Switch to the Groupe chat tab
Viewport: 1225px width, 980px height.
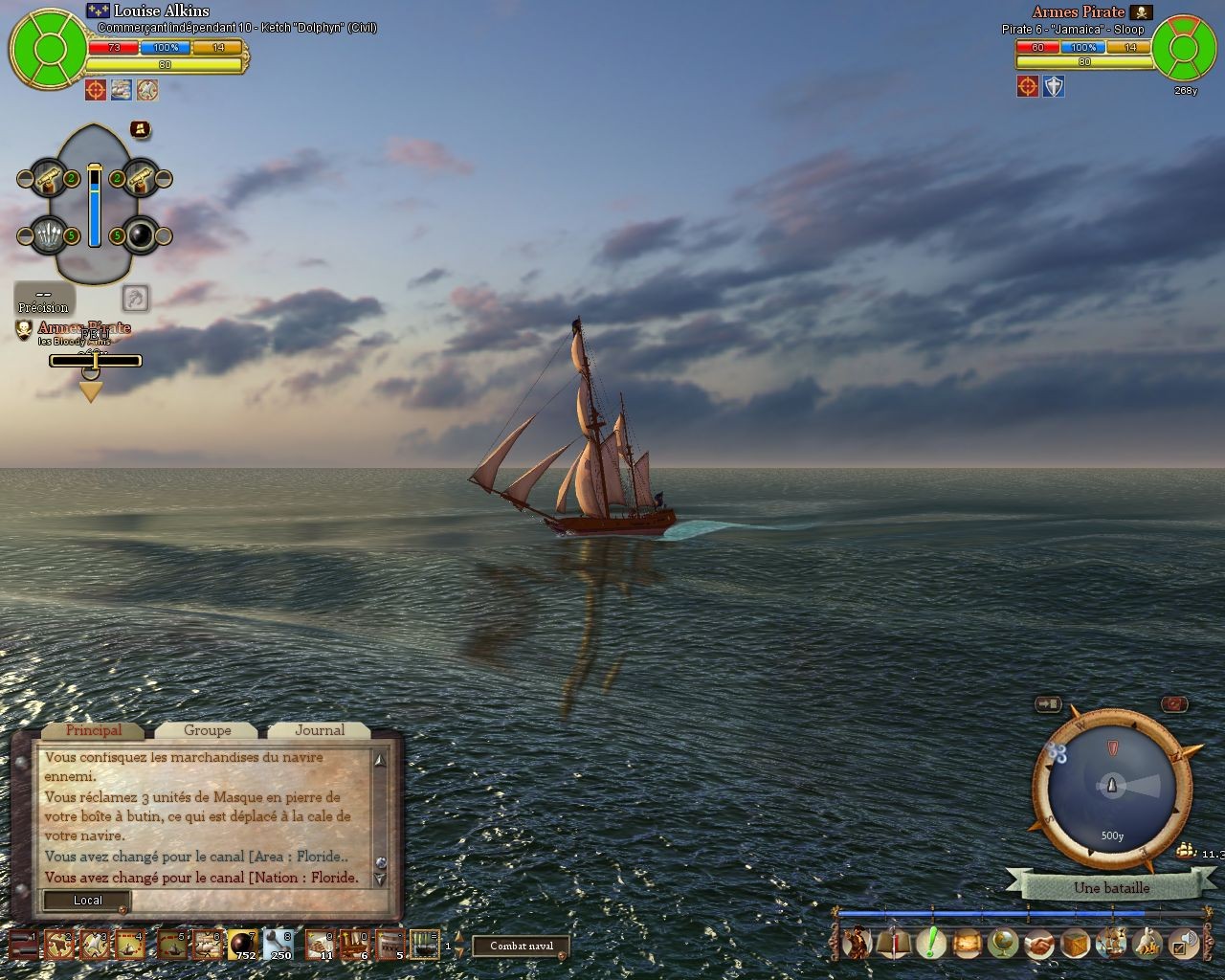208,730
